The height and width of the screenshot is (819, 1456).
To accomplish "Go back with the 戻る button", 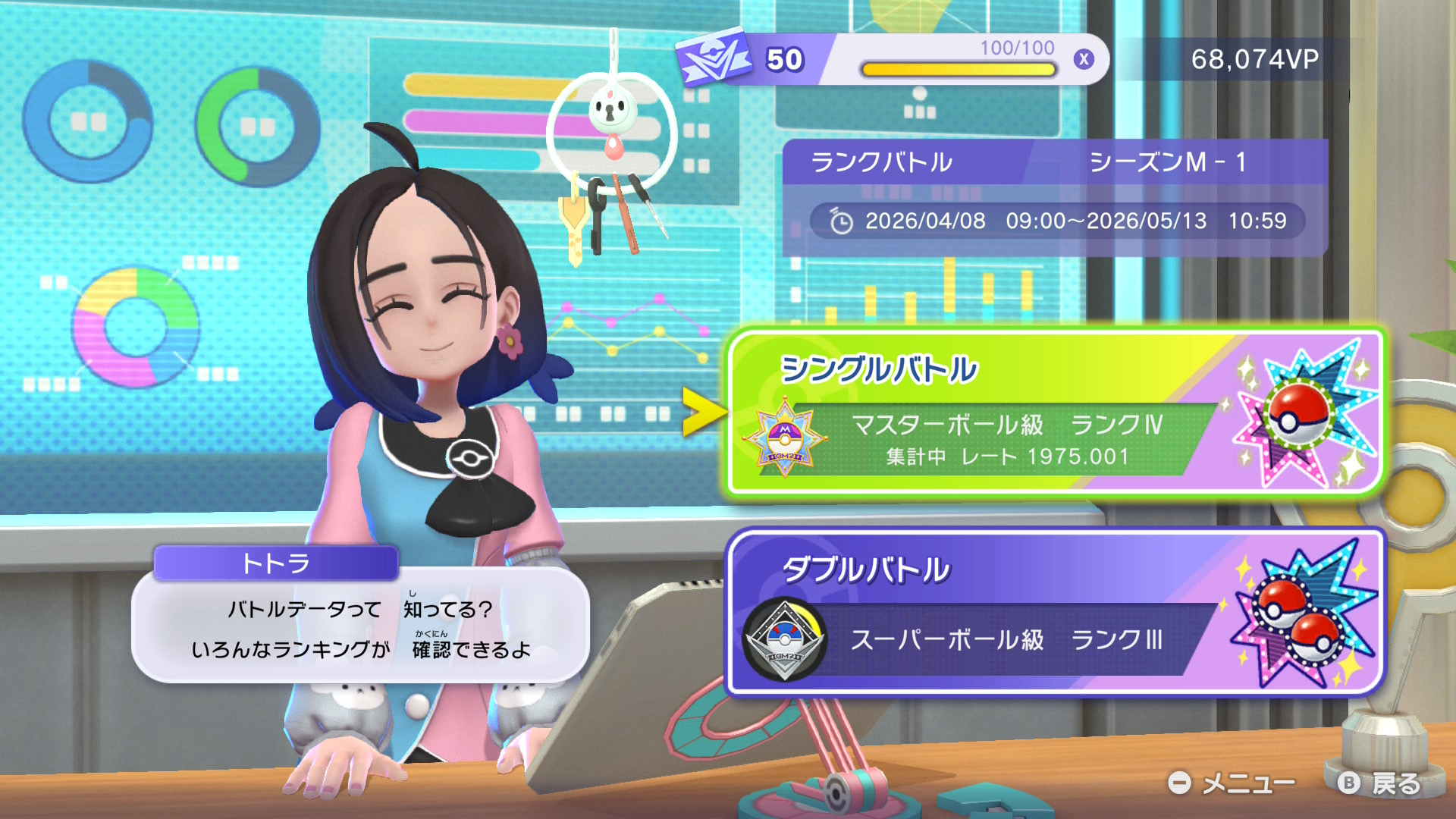I will pyautogui.click(x=1380, y=783).
